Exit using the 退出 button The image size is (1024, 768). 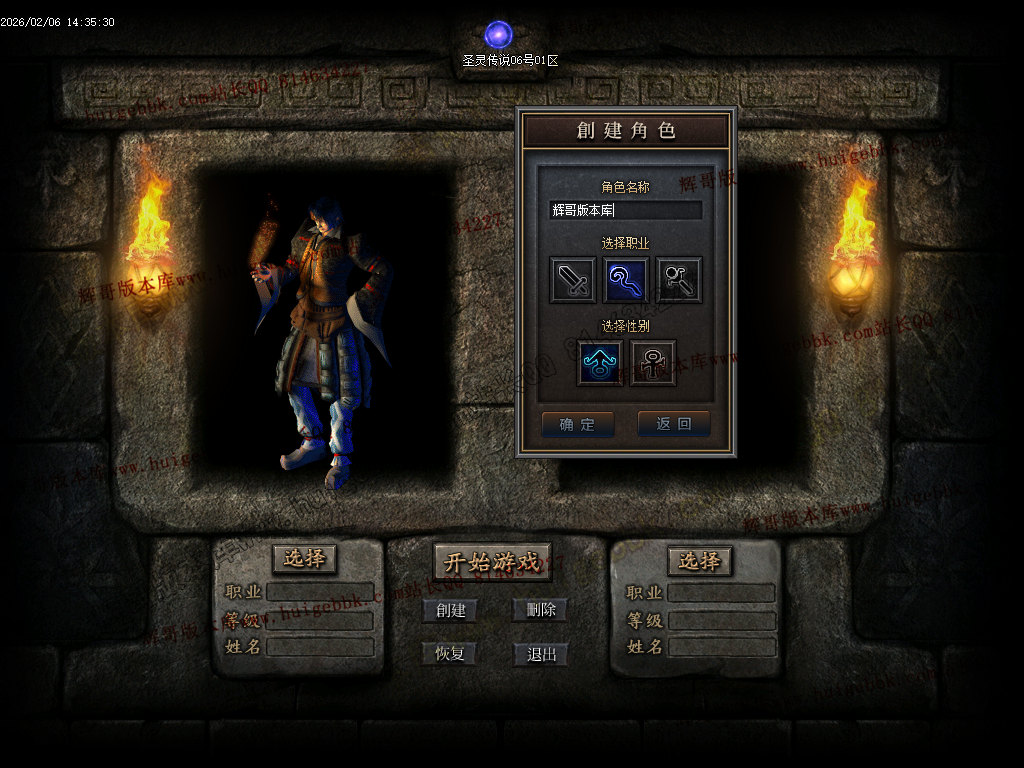[x=541, y=655]
